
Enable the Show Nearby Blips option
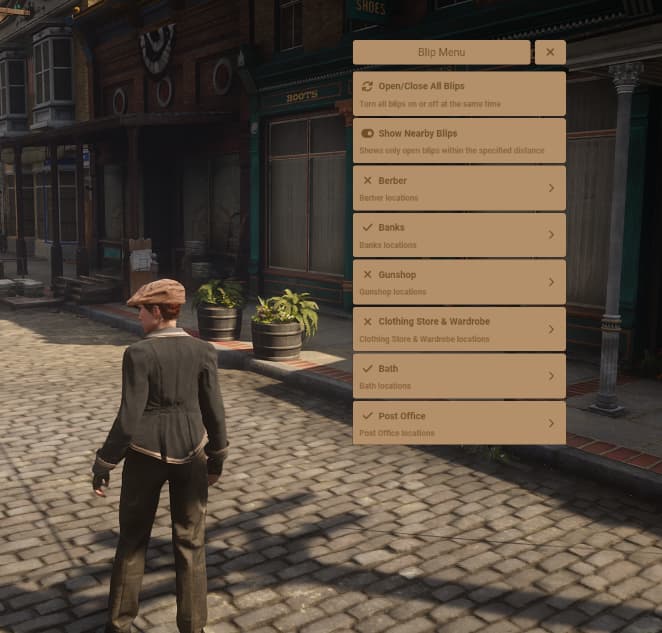(x=459, y=141)
